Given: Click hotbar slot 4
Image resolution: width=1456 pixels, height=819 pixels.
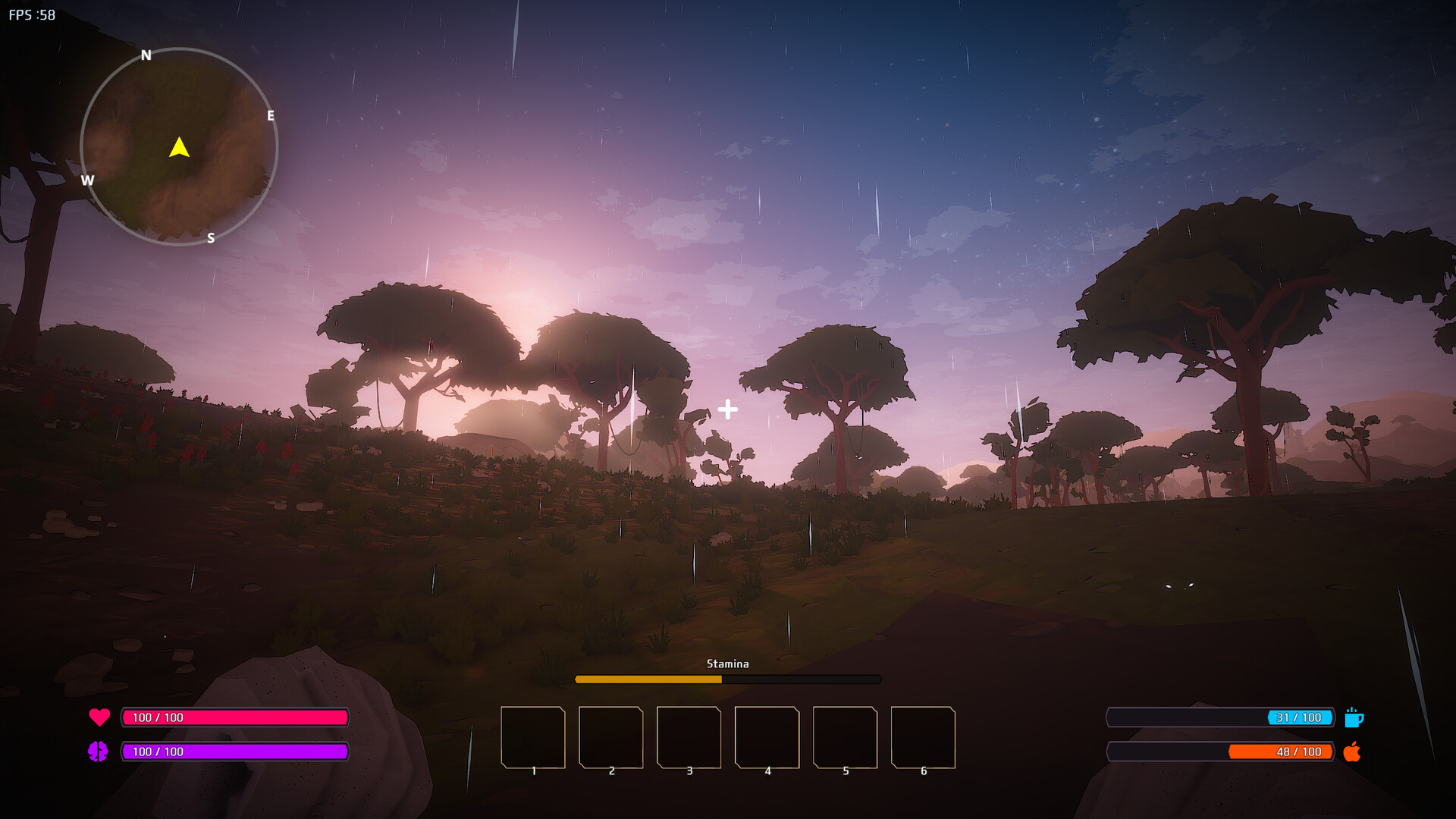Looking at the screenshot, I should point(767,736).
